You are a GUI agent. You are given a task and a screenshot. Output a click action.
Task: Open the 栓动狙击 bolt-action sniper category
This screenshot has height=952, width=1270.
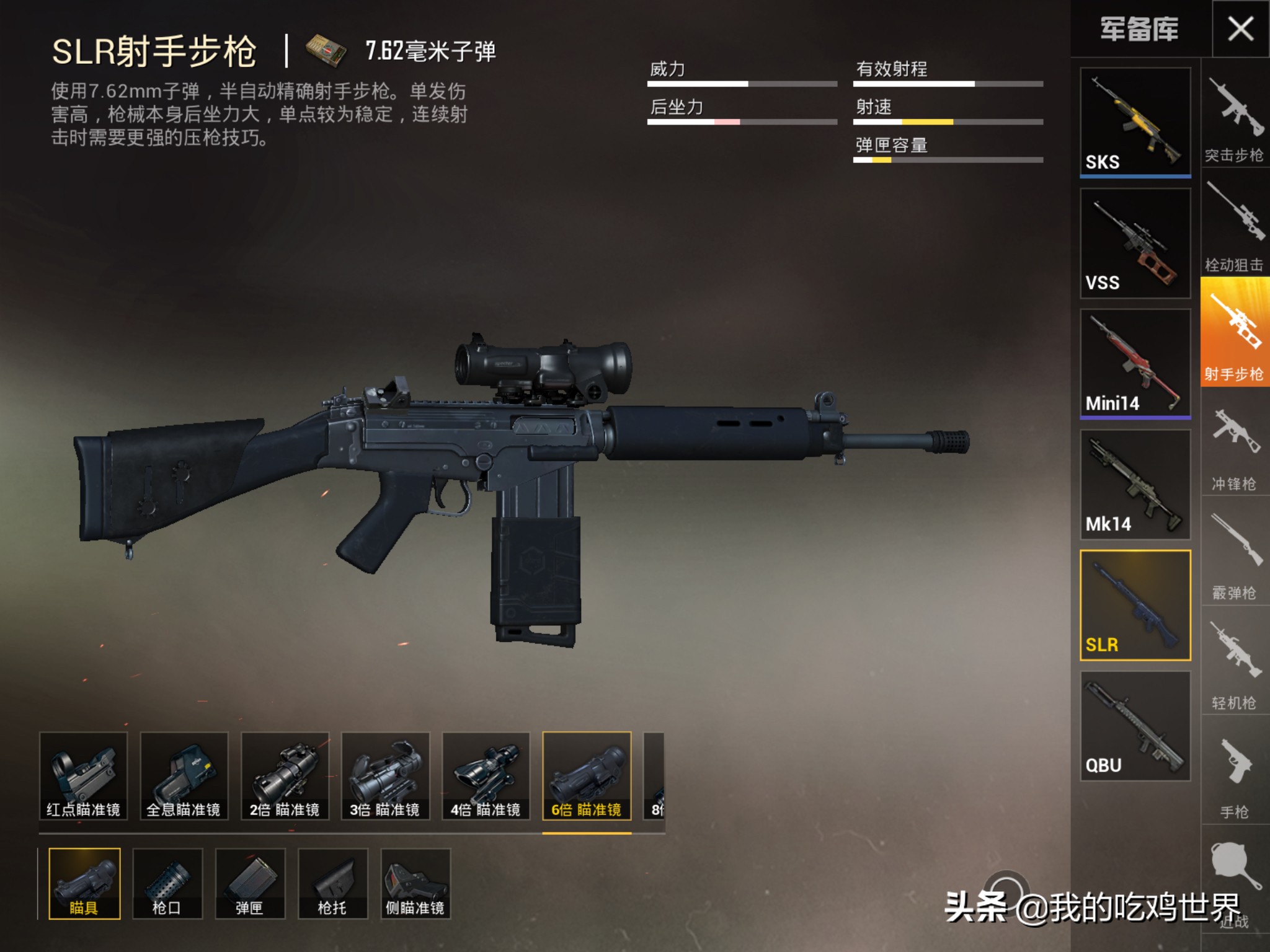pyautogui.click(x=1234, y=226)
